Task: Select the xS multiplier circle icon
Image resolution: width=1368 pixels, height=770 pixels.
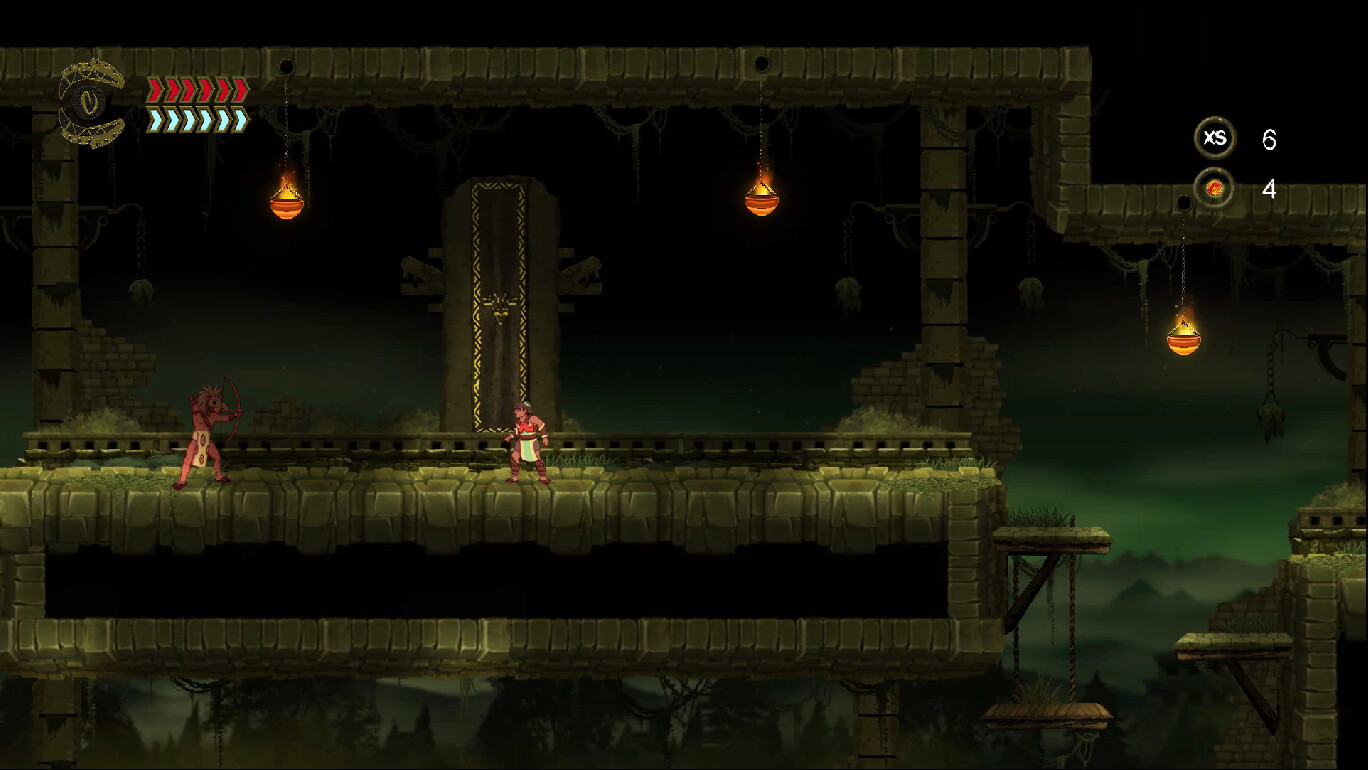Action: pos(1215,139)
